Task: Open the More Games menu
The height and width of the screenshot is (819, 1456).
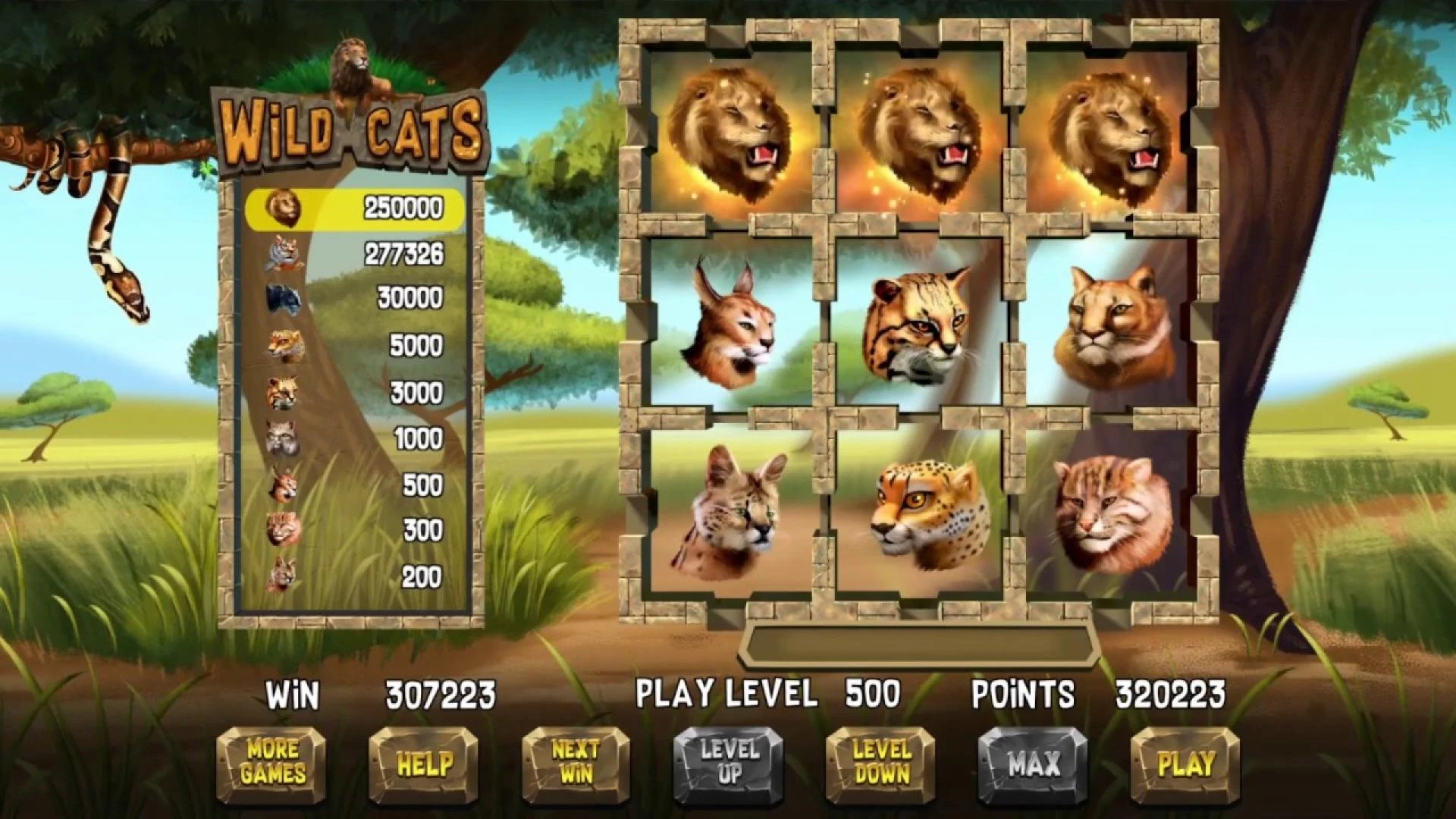Action: (x=271, y=764)
